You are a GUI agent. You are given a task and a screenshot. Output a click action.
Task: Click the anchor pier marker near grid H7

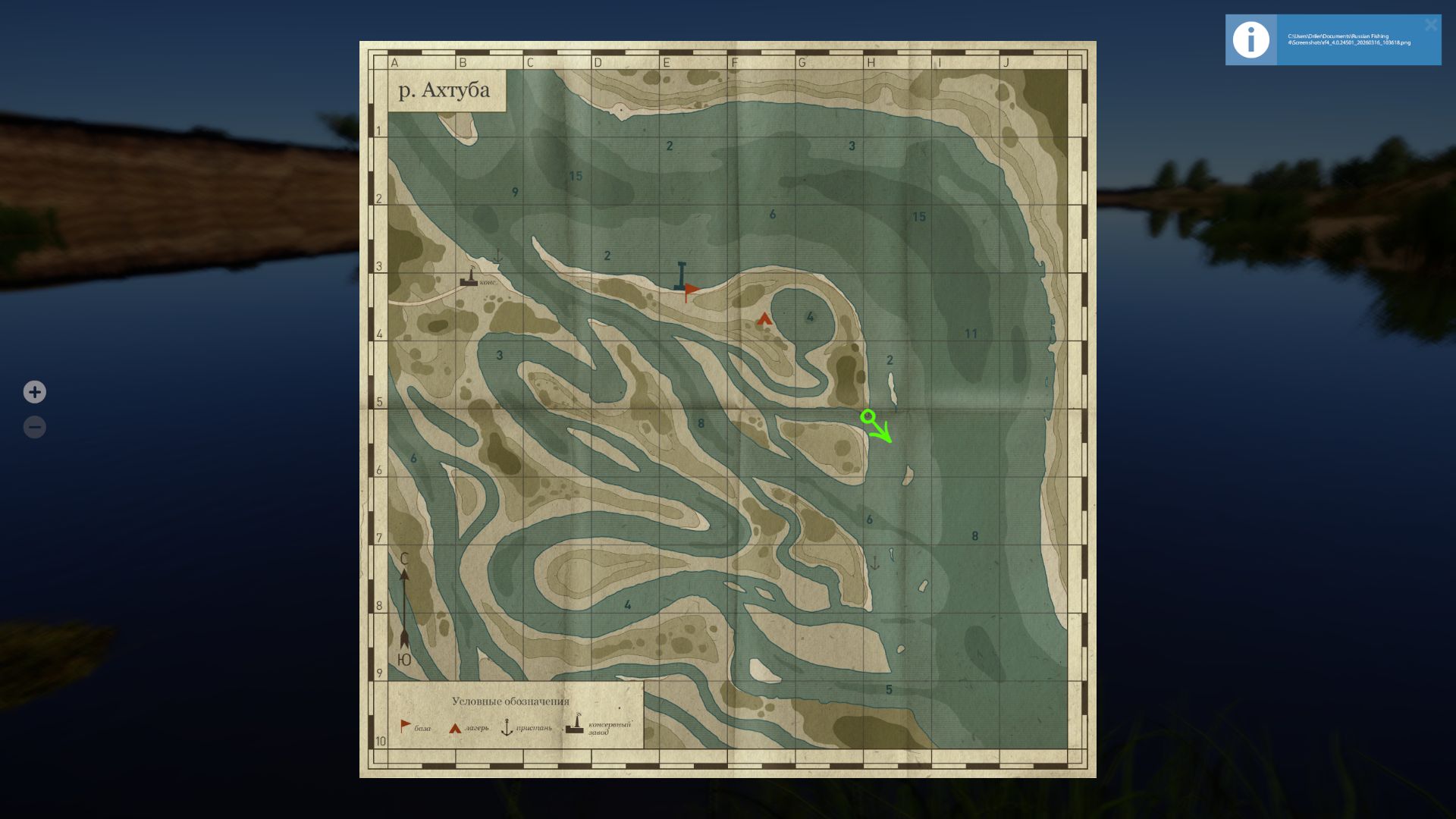click(877, 561)
